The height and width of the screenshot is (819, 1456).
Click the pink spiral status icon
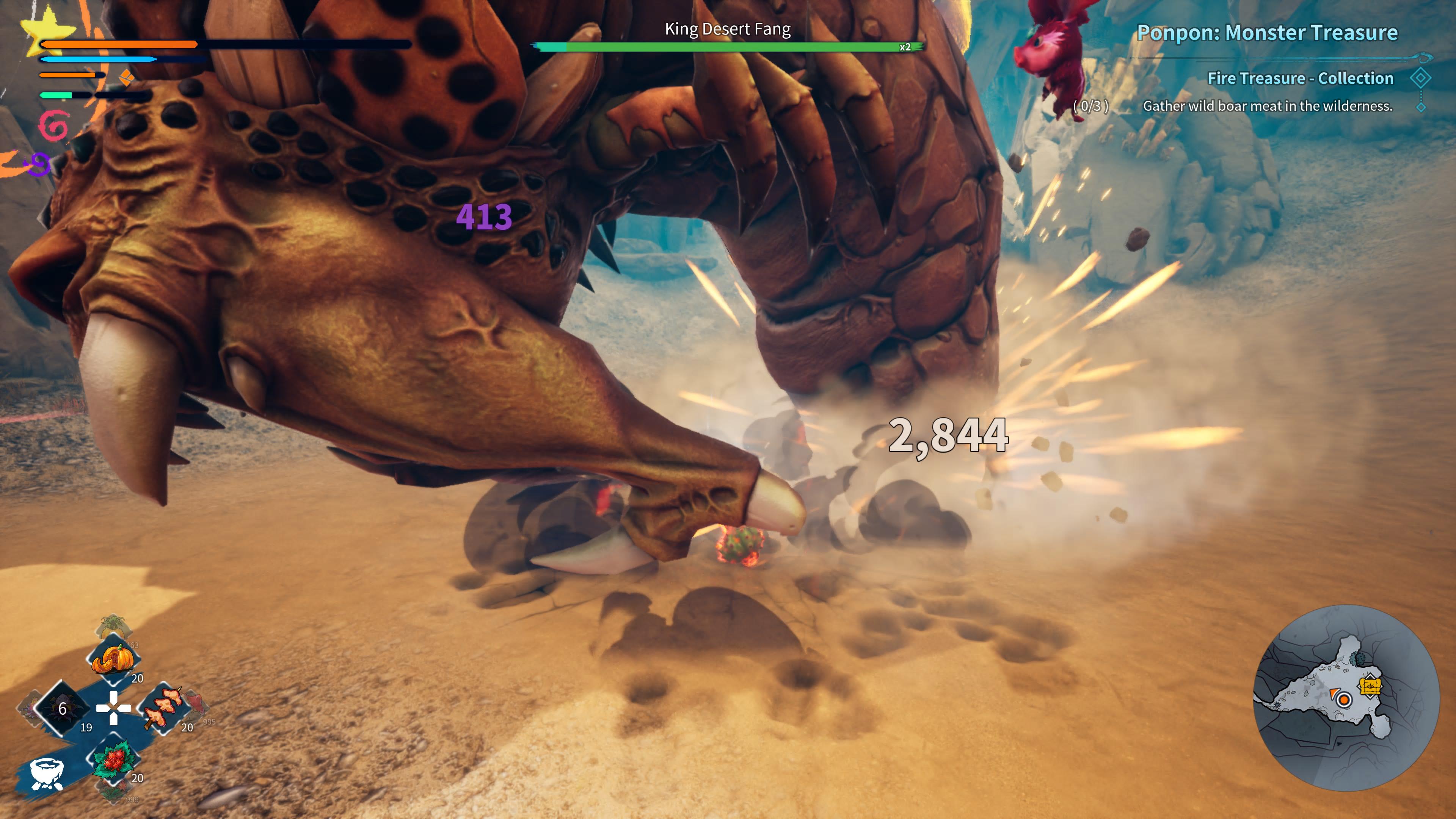pos(54,126)
